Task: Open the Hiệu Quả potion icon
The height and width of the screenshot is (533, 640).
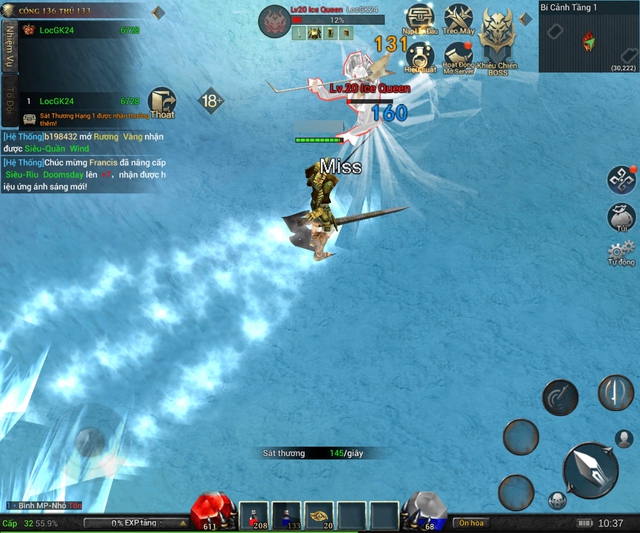Action: tap(420, 56)
